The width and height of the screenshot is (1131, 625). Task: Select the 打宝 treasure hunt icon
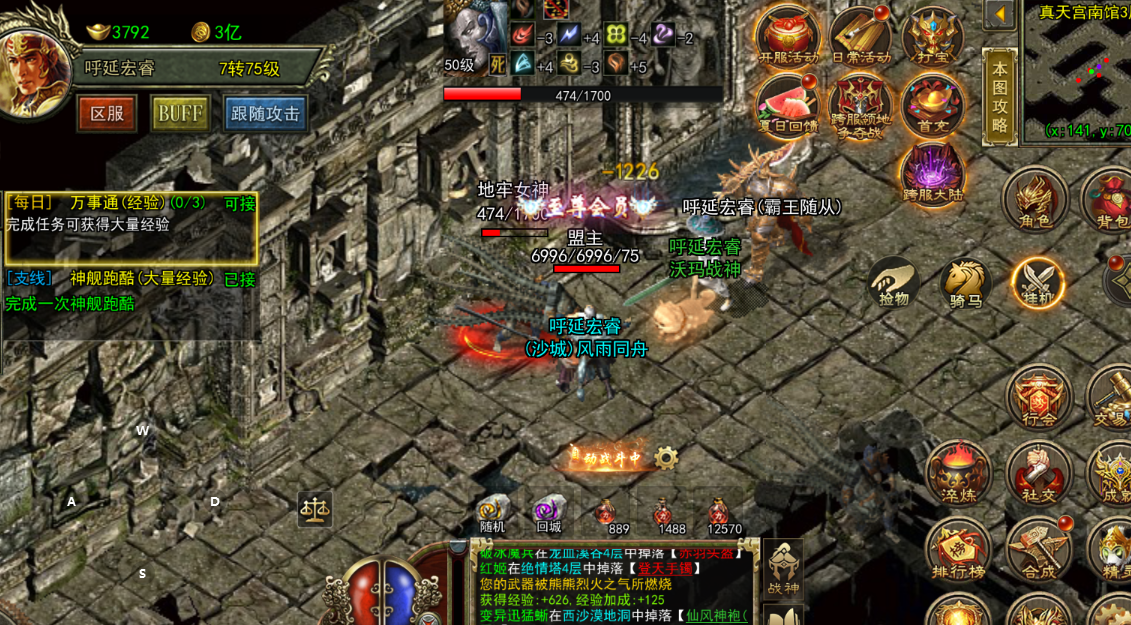pos(931,35)
